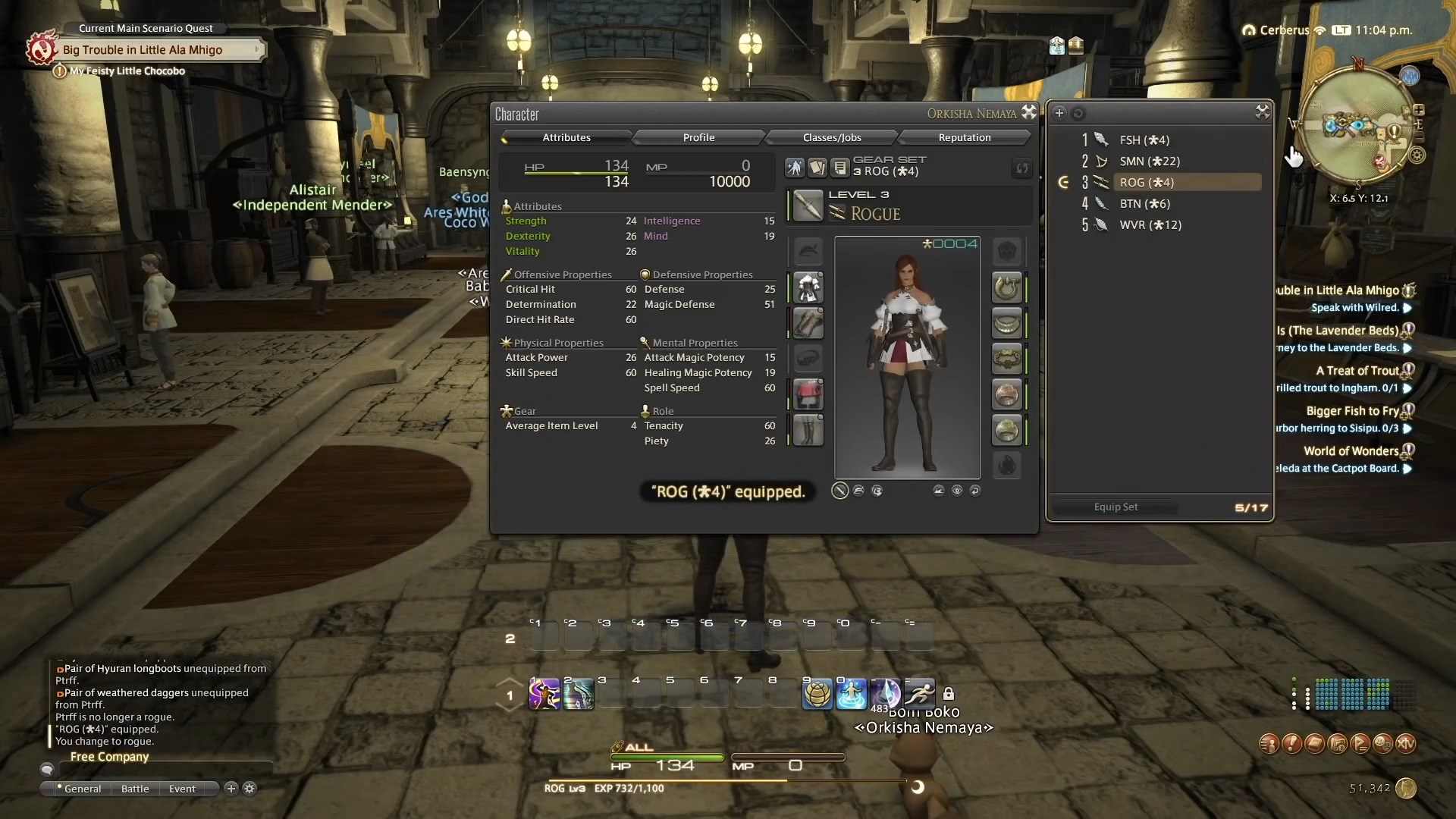Open the gear set list icon in Character window
1456x819 pixels.
tap(839, 168)
